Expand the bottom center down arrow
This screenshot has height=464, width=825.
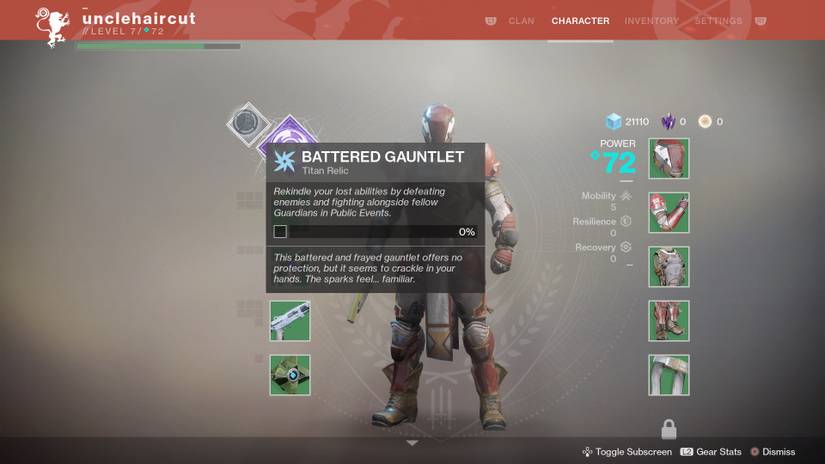point(412,442)
